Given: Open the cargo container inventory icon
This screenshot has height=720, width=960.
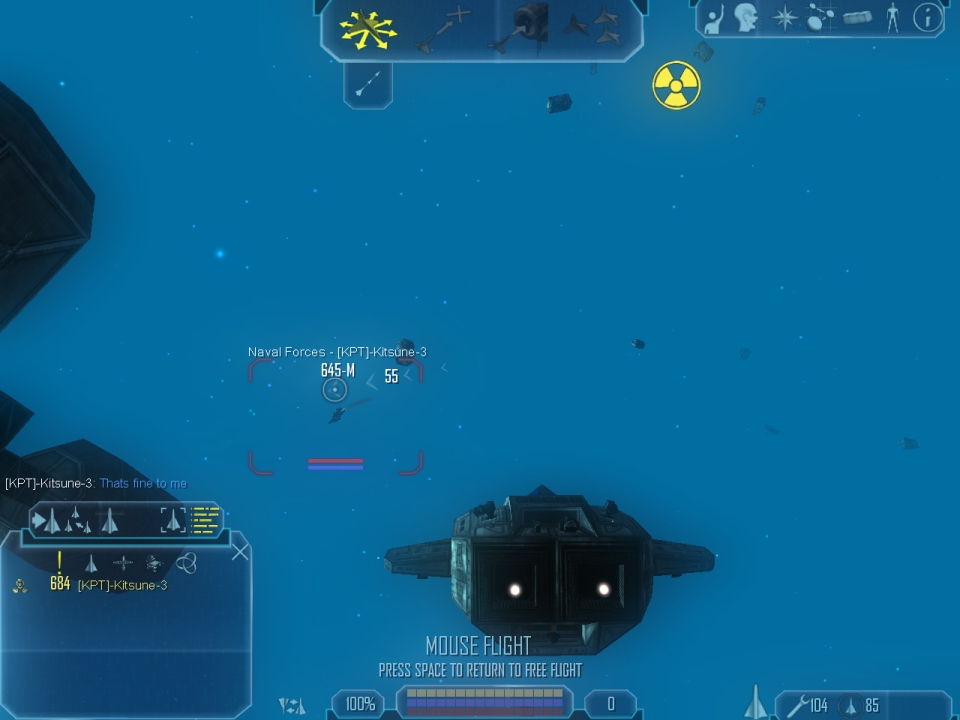Looking at the screenshot, I should tap(857, 18).
